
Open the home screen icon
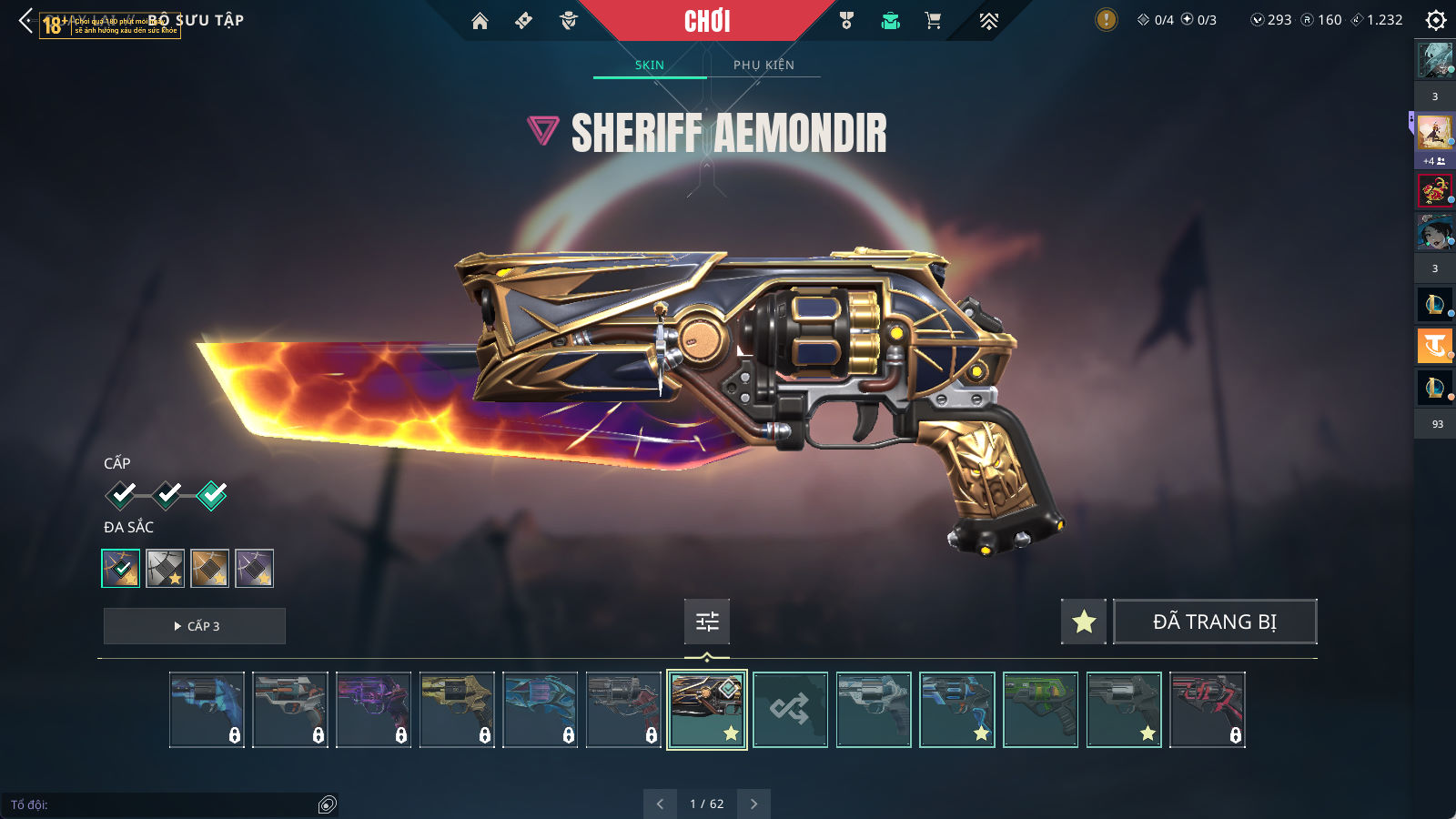point(480,21)
